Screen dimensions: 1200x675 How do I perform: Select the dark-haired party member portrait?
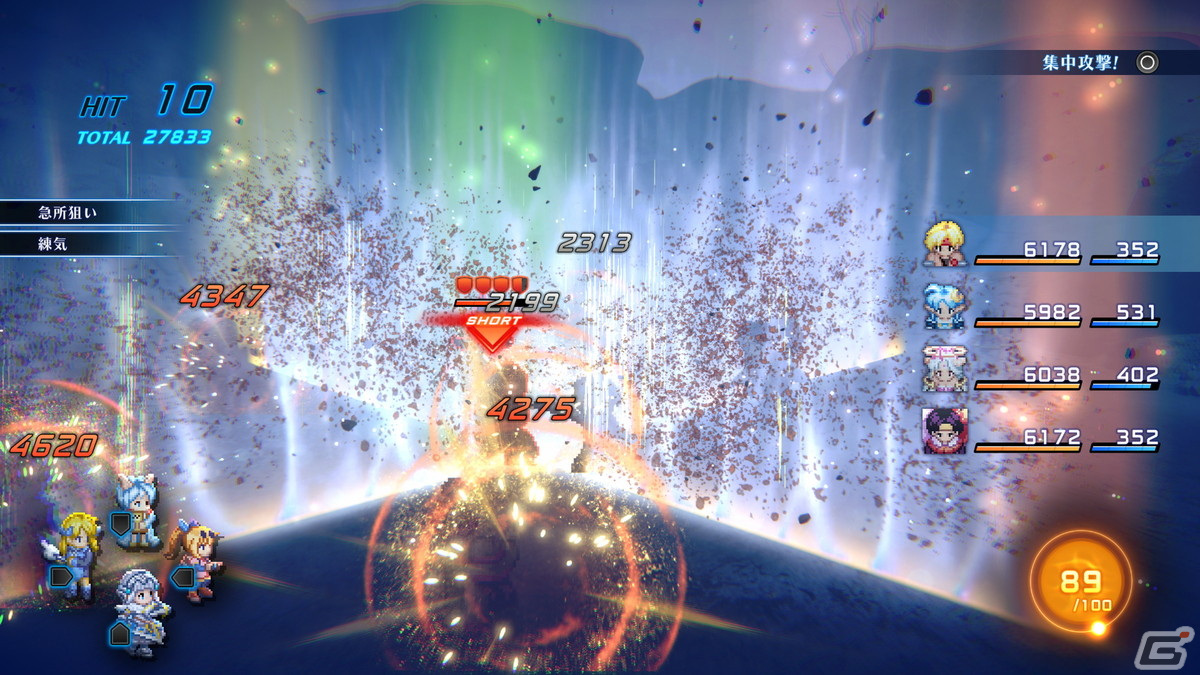click(944, 432)
